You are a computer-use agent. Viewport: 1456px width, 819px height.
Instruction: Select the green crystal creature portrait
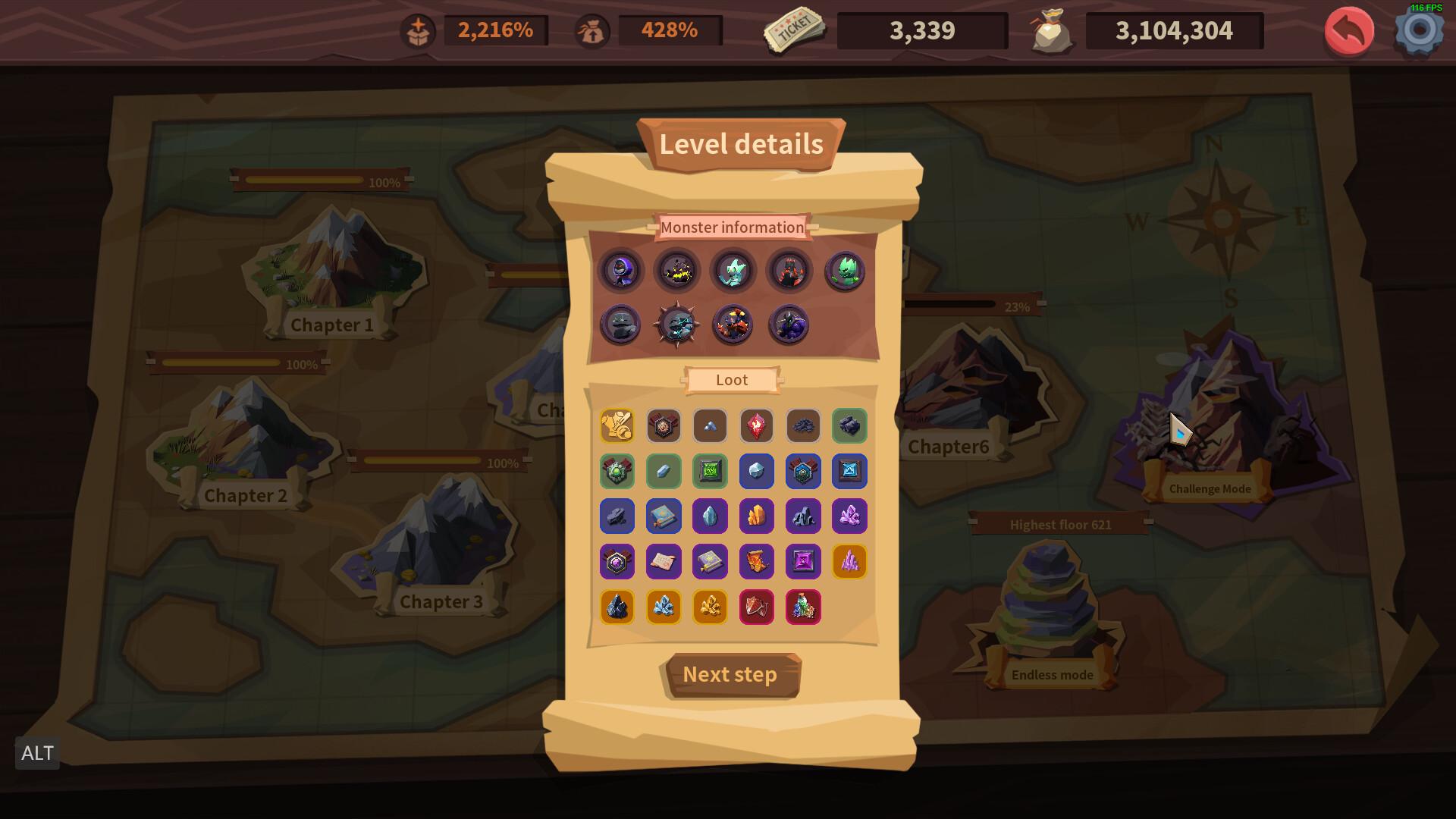point(846,271)
